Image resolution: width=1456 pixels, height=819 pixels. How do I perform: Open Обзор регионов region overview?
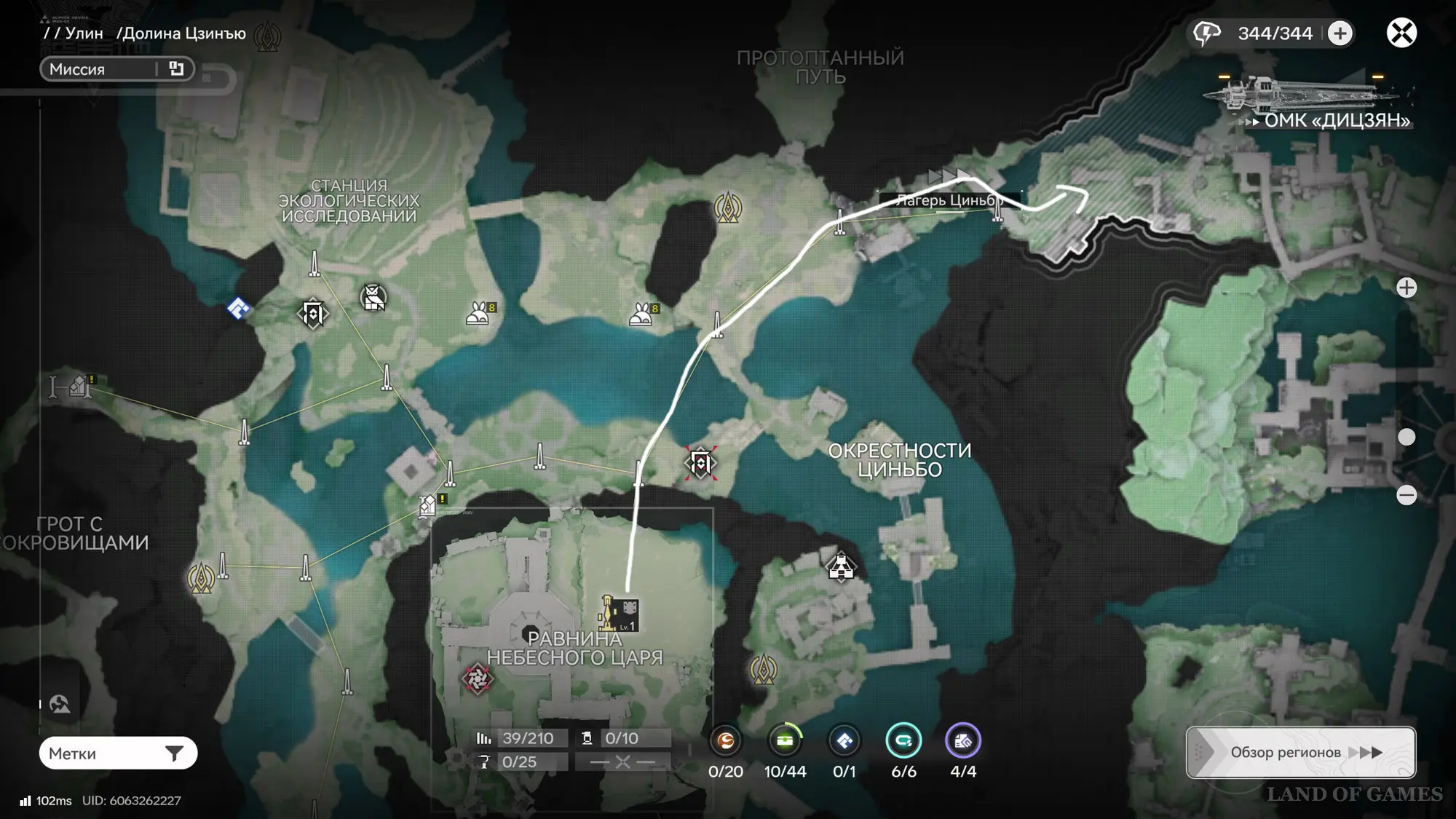coord(1300,752)
